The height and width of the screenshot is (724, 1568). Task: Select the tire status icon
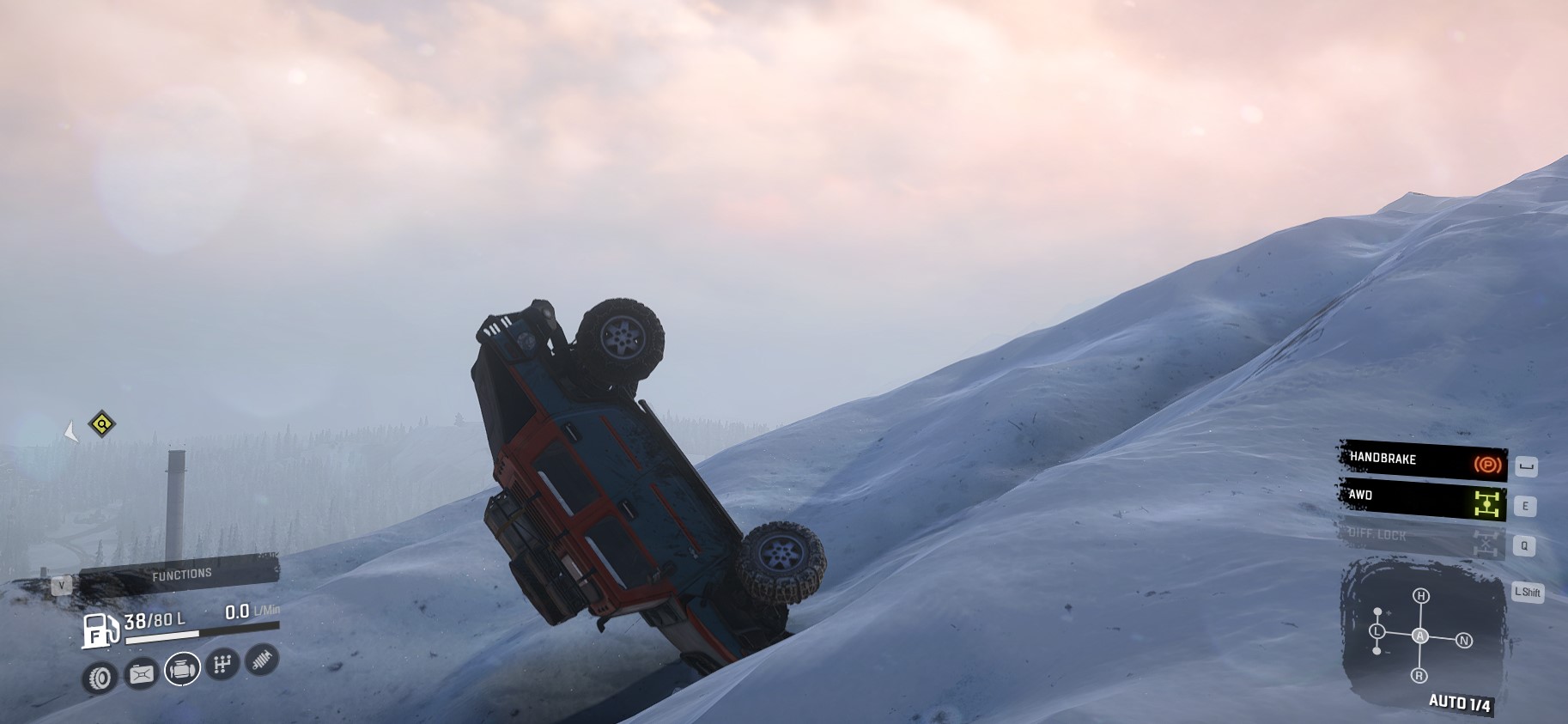[100, 678]
